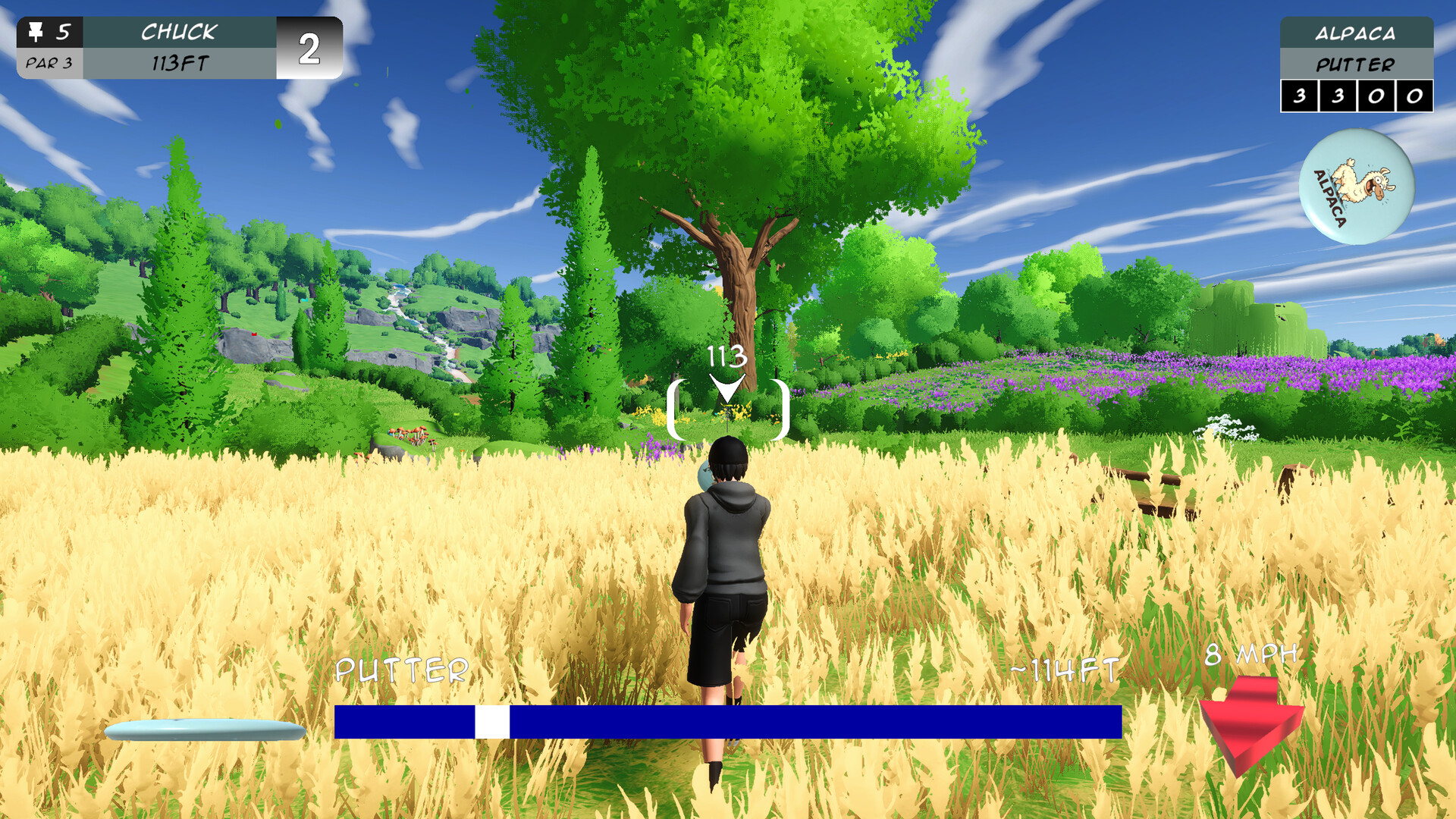
Task: Click the basket icon showing hole 5
Action: click(x=36, y=32)
